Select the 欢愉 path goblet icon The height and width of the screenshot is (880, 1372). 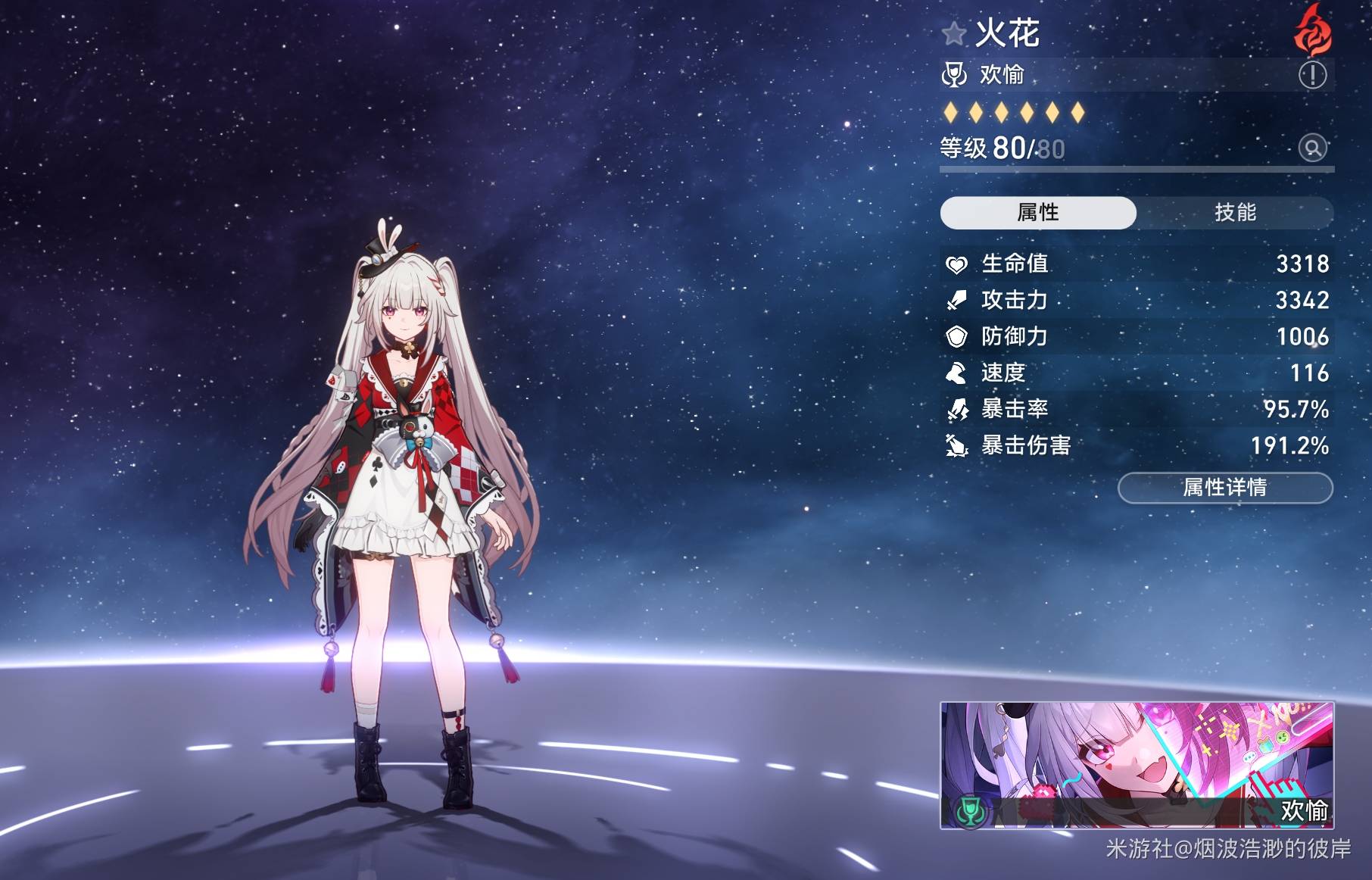955,75
